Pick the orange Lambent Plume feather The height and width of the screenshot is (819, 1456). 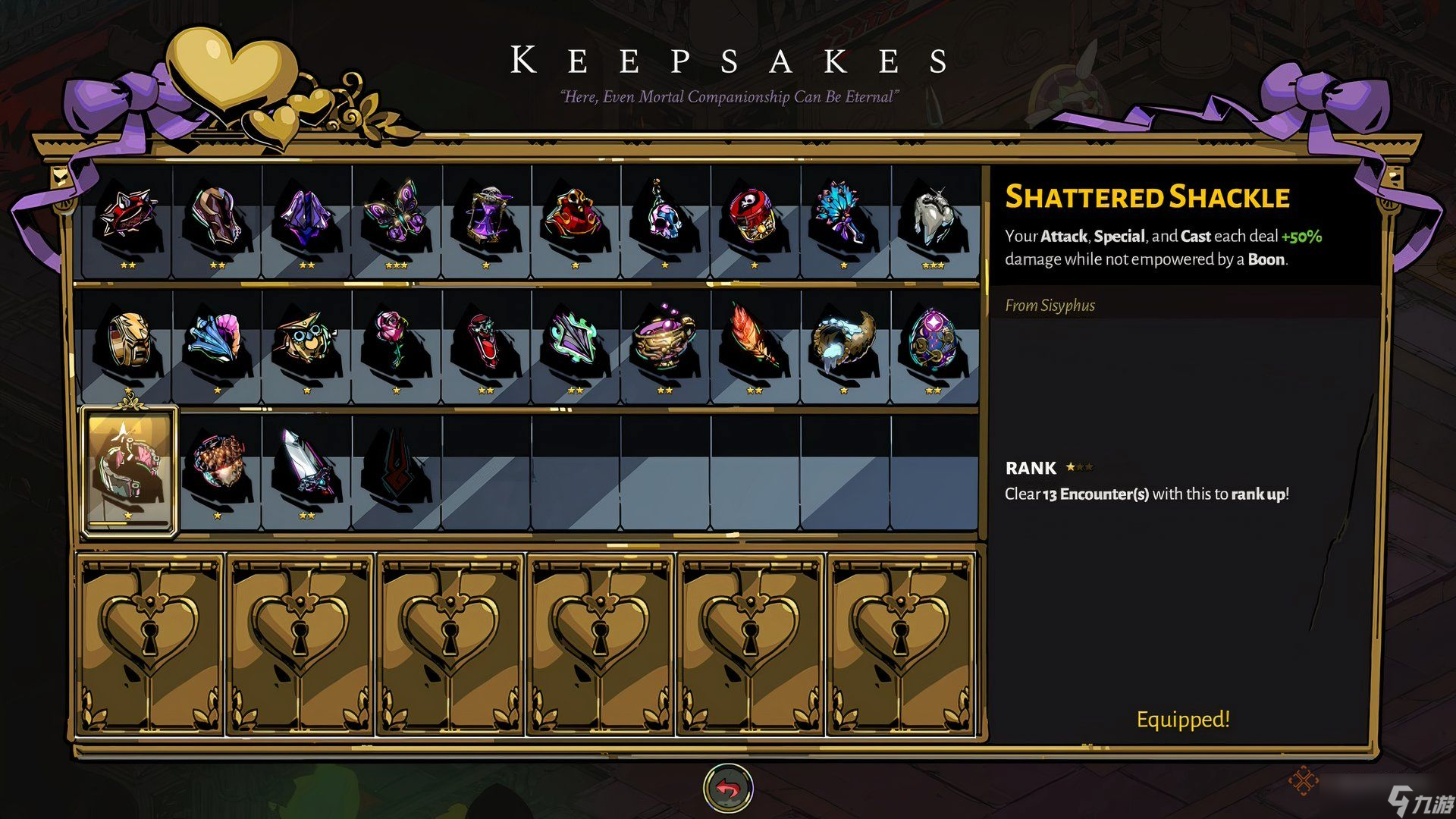[x=755, y=340]
